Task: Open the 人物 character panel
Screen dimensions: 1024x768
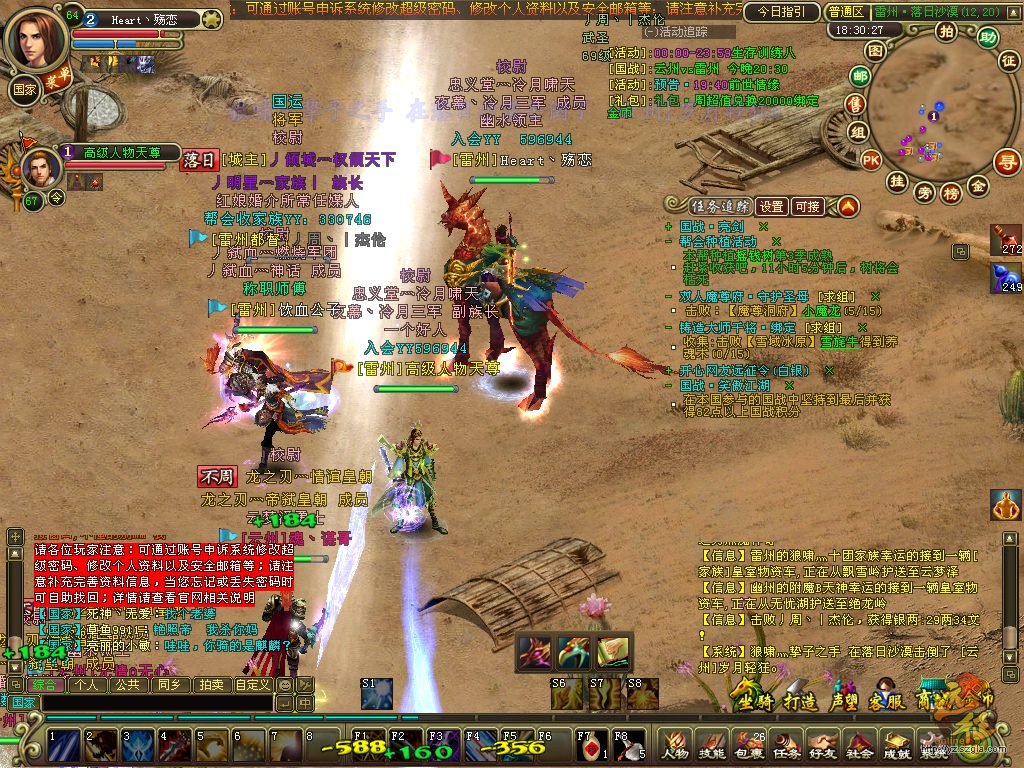Action: [675, 745]
